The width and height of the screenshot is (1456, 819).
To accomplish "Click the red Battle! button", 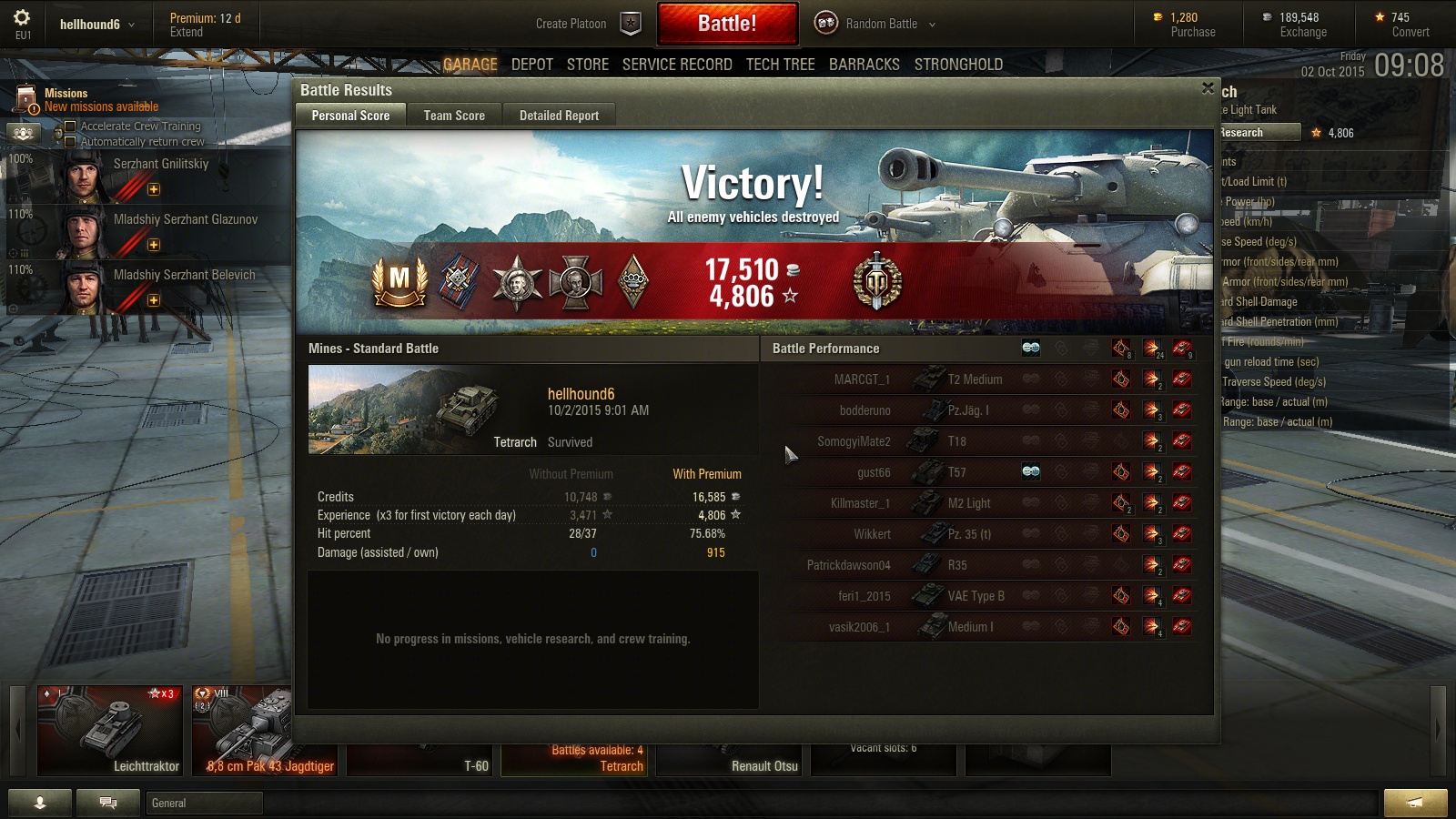I will point(727,24).
